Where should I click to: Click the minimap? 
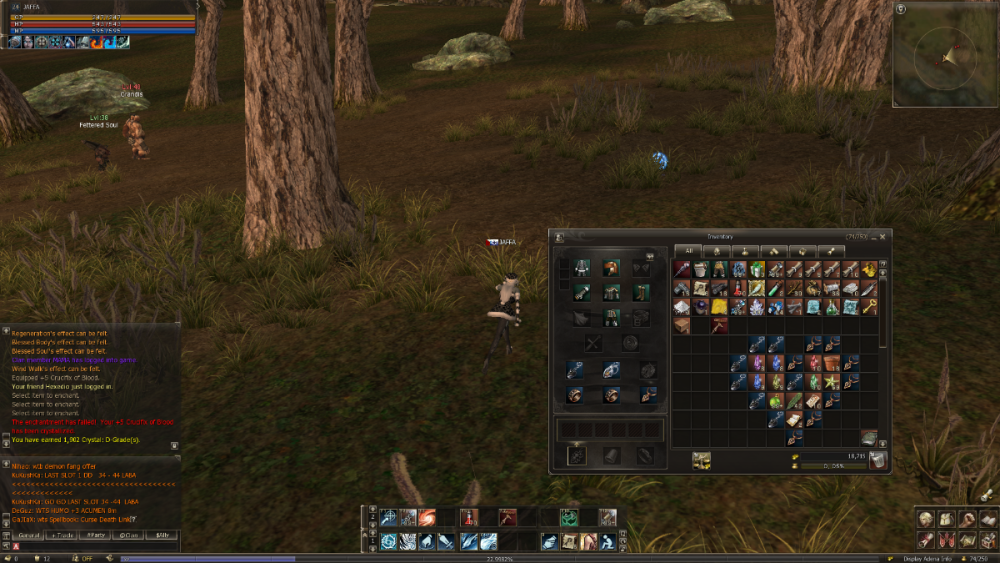pos(943,55)
